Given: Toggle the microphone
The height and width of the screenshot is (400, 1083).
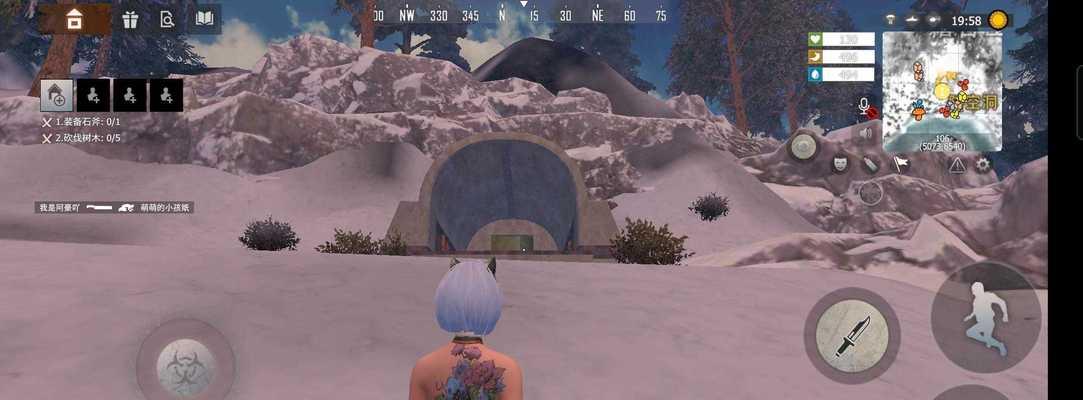Looking at the screenshot, I should click(866, 106).
